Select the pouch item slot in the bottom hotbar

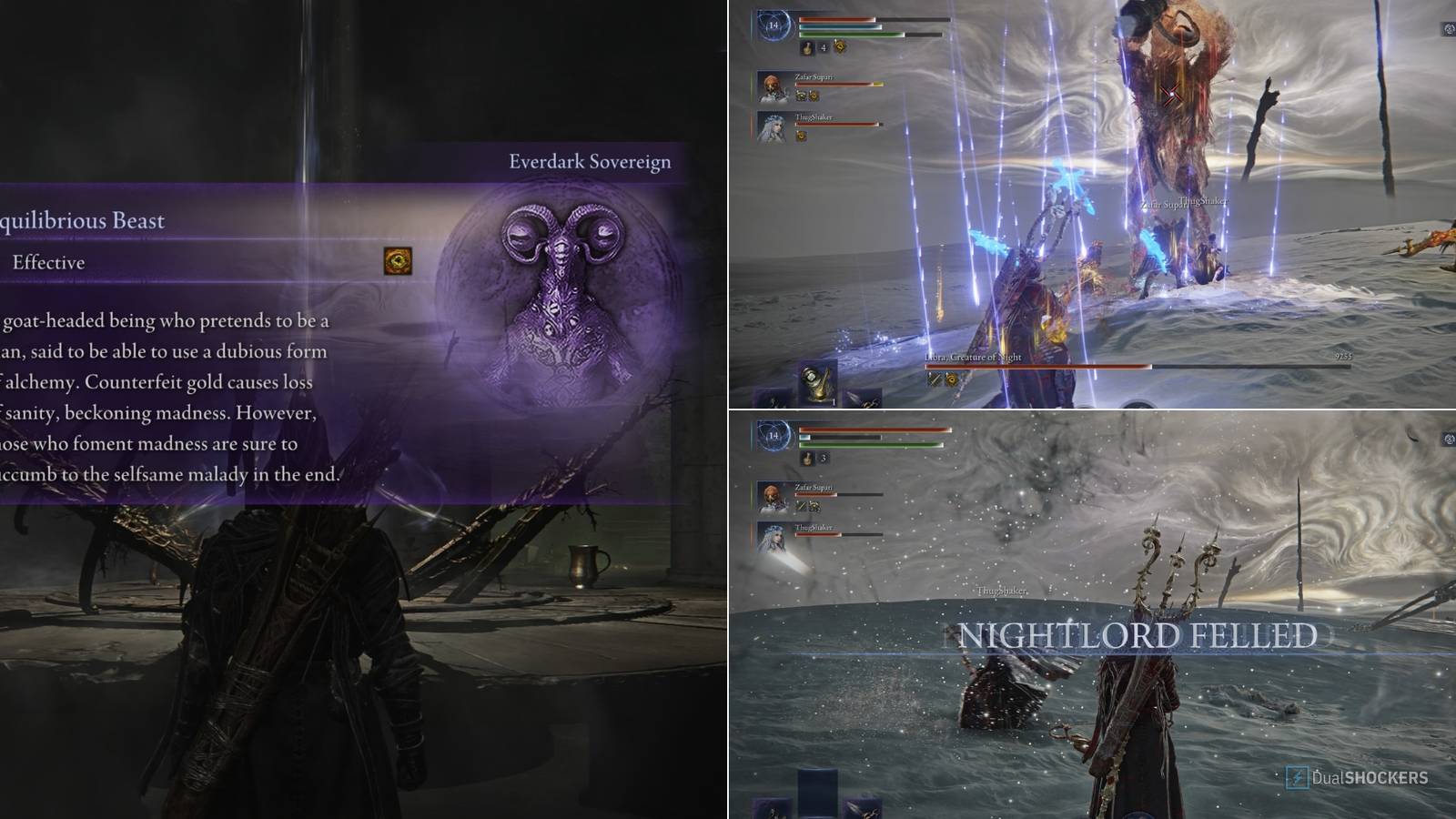(x=818, y=380)
